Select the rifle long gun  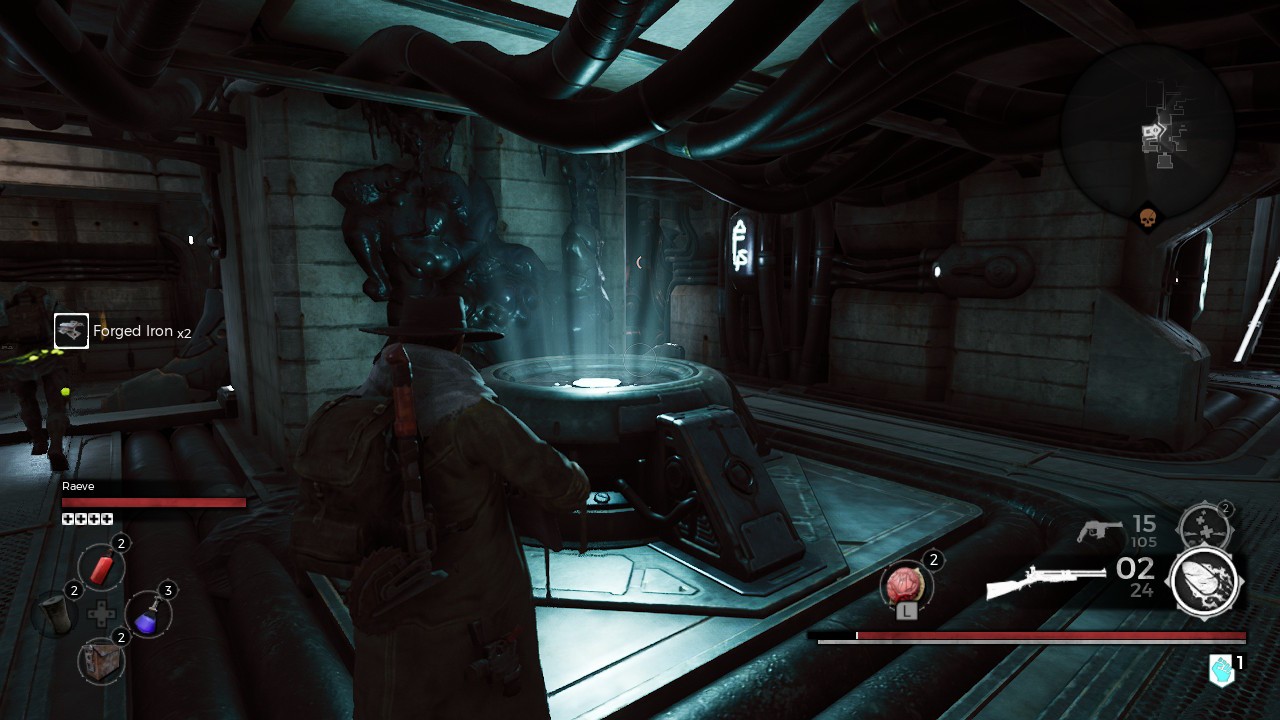(x=1043, y=582)
